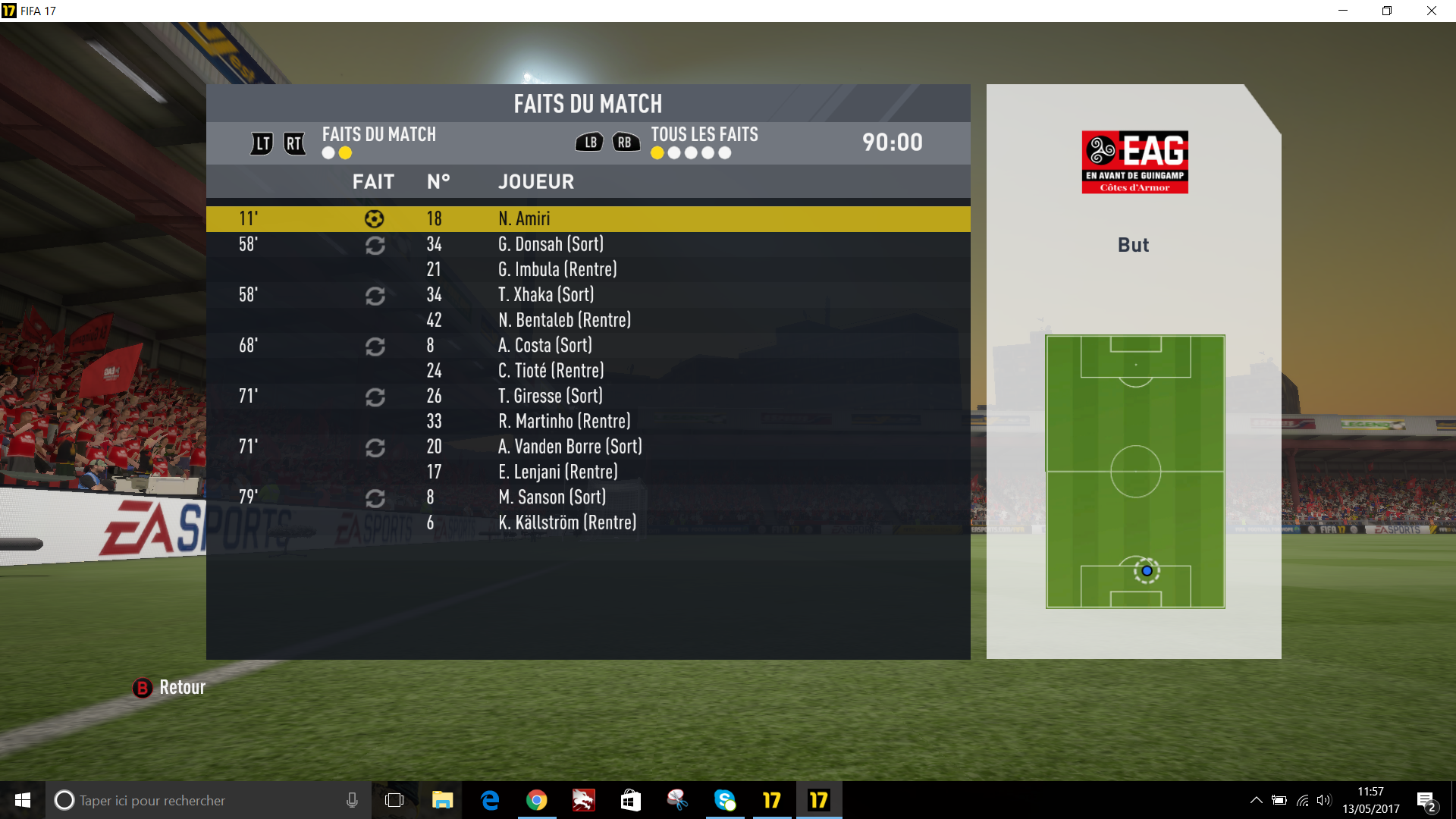Viewport: 1456px width, 819px height.
Task: Pick the T. Giresse substitution row
Action: (x=588, y=396)
